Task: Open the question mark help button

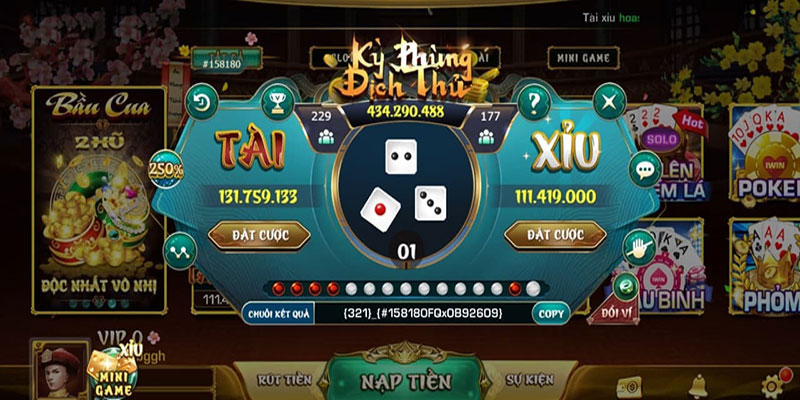Action: 535,101
